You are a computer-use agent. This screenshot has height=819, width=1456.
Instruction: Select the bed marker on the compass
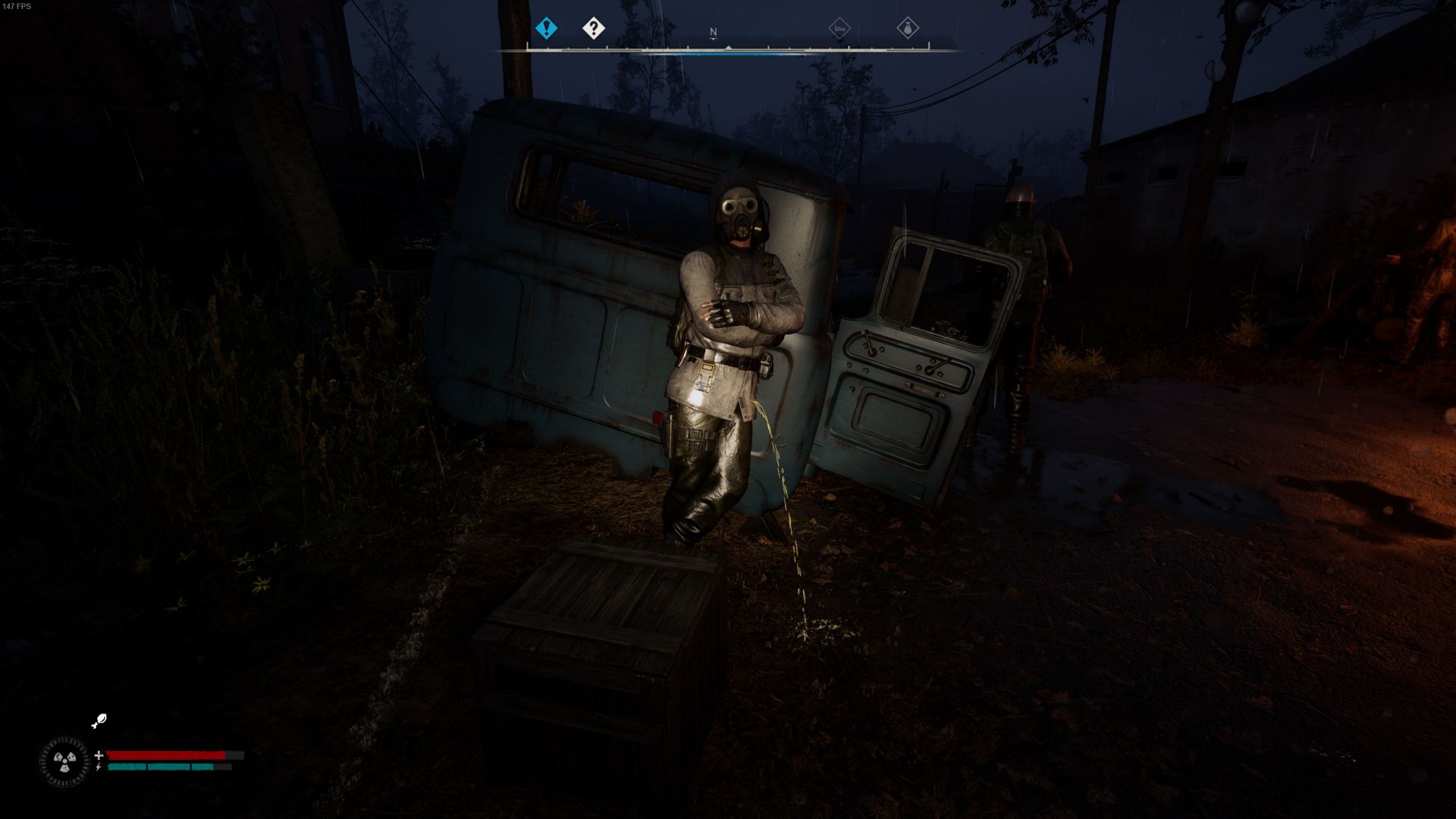(839, 29)
